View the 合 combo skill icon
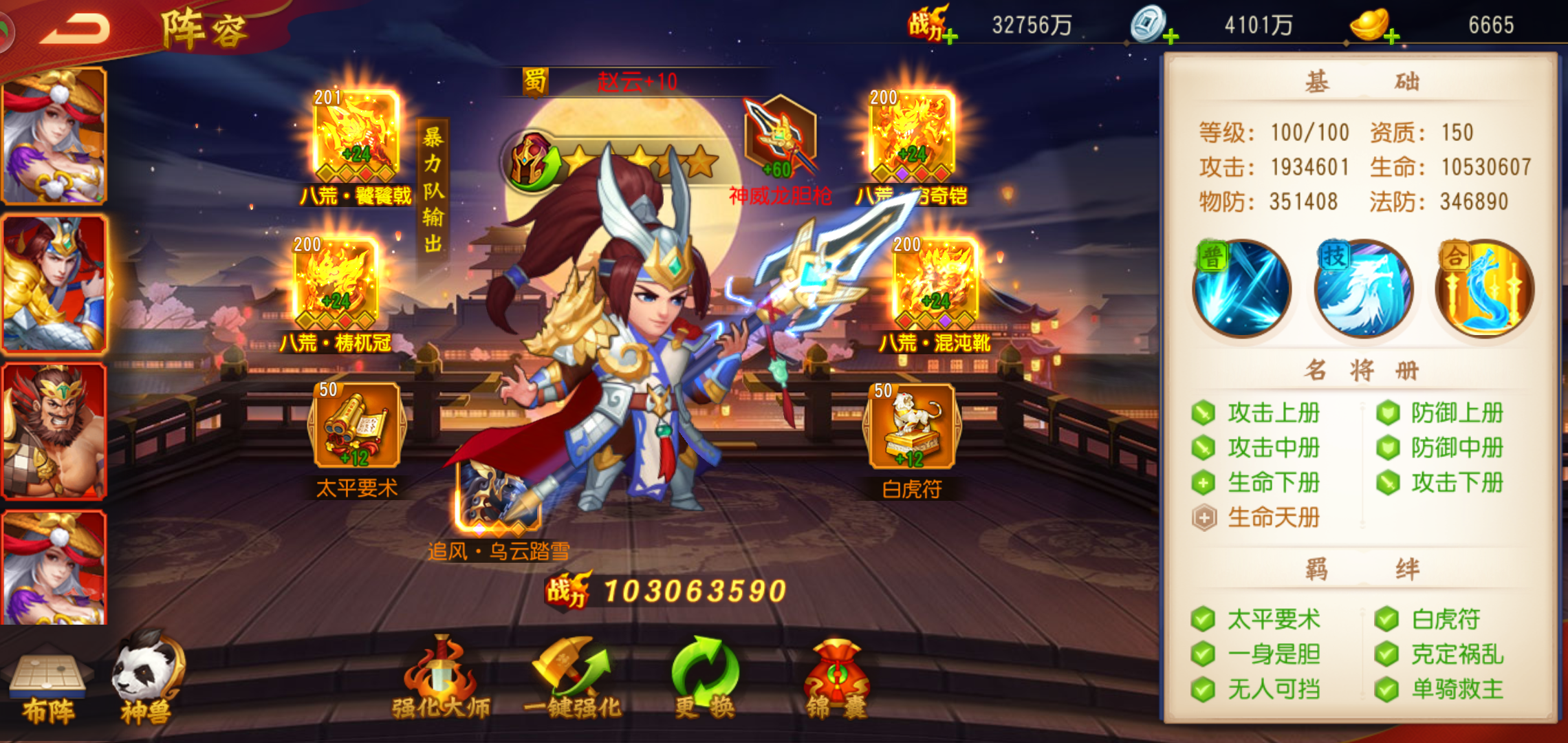Image resolution: width=1568 pixels, height=743 pixels. (x=1484, y=289)
